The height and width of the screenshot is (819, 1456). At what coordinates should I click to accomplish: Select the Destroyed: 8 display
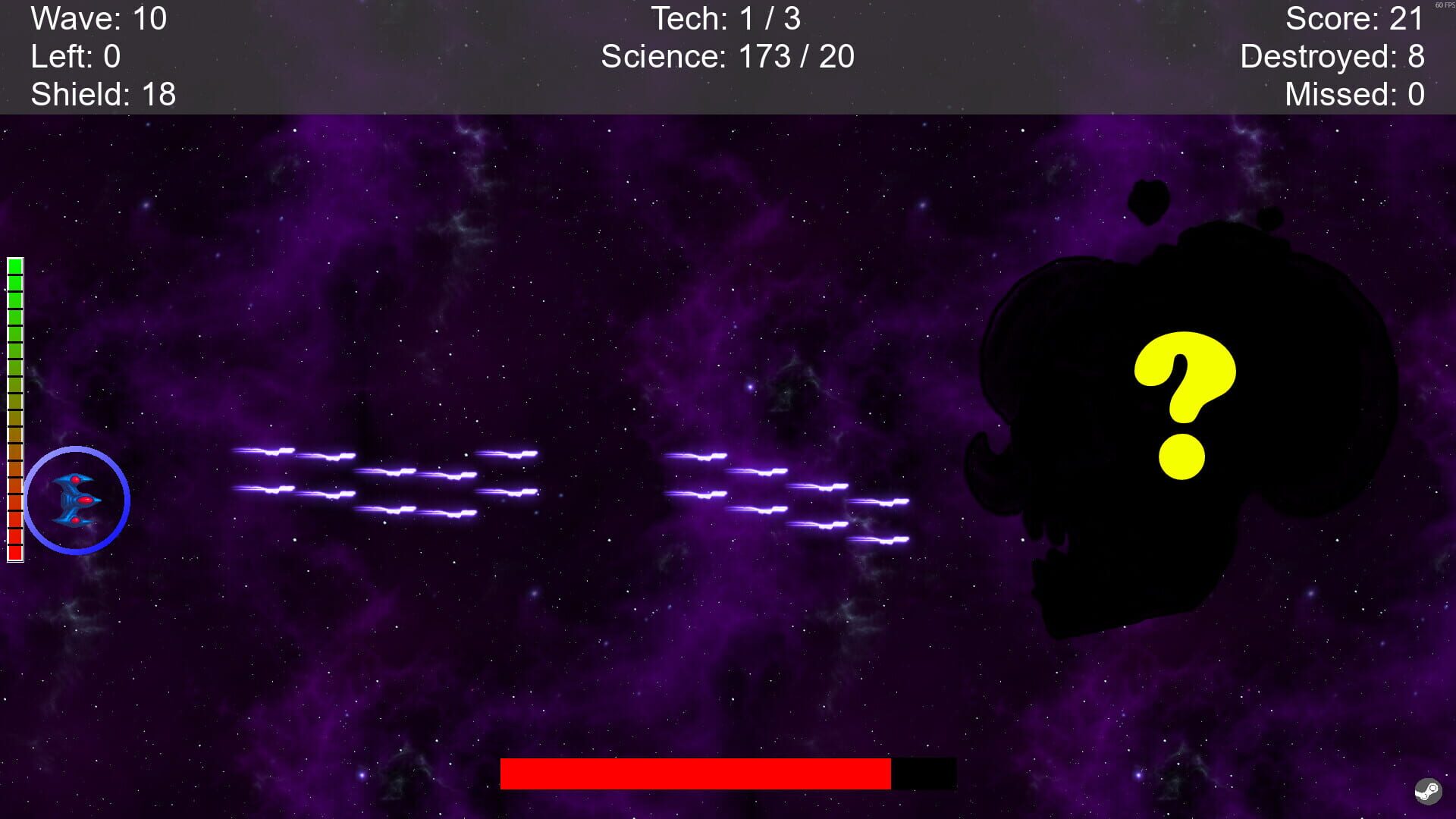[1332, 55]
